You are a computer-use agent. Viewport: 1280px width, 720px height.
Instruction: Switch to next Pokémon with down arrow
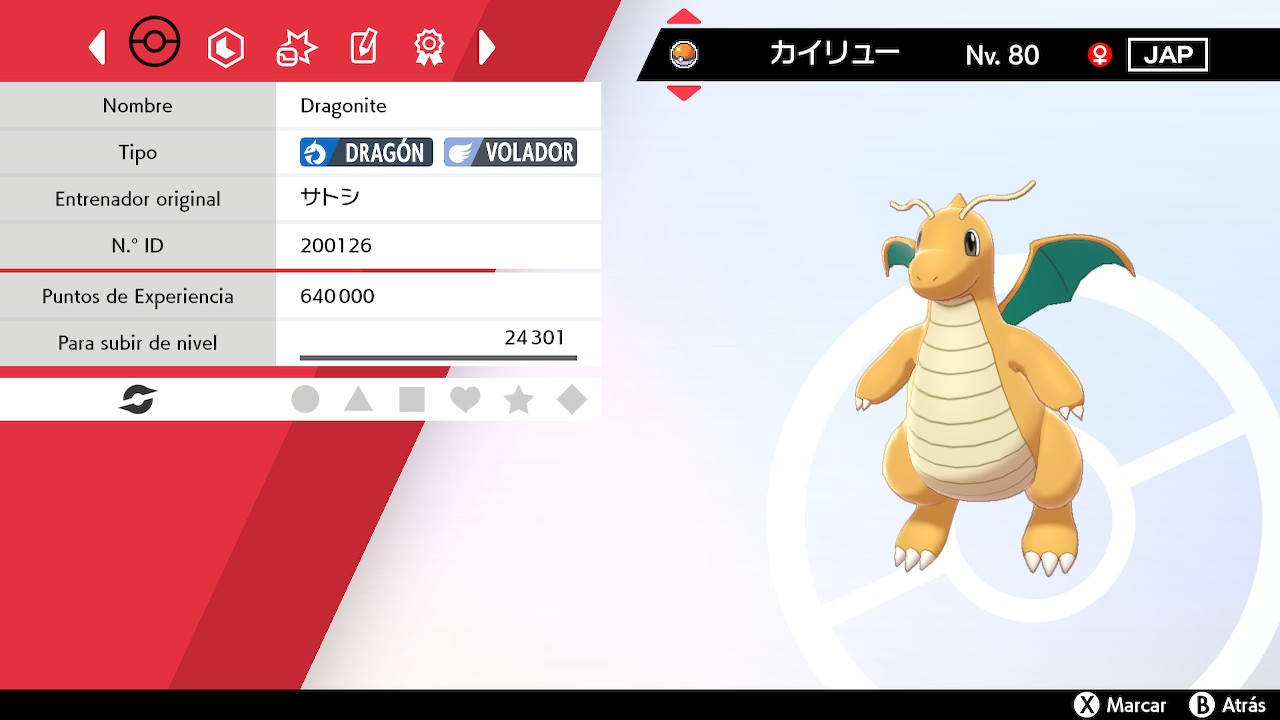(684, 93)
